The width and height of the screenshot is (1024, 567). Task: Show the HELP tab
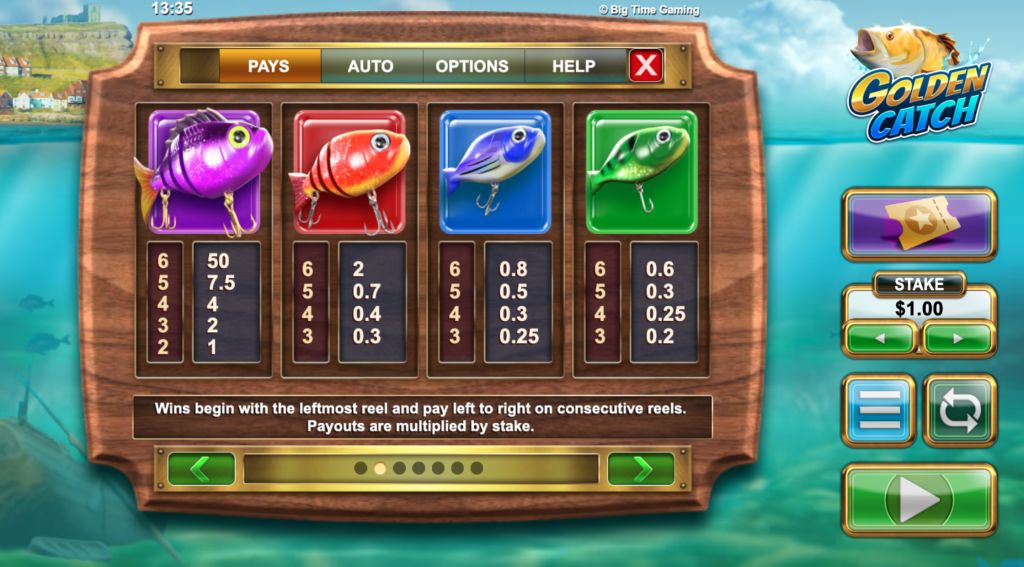click(574, 66)
